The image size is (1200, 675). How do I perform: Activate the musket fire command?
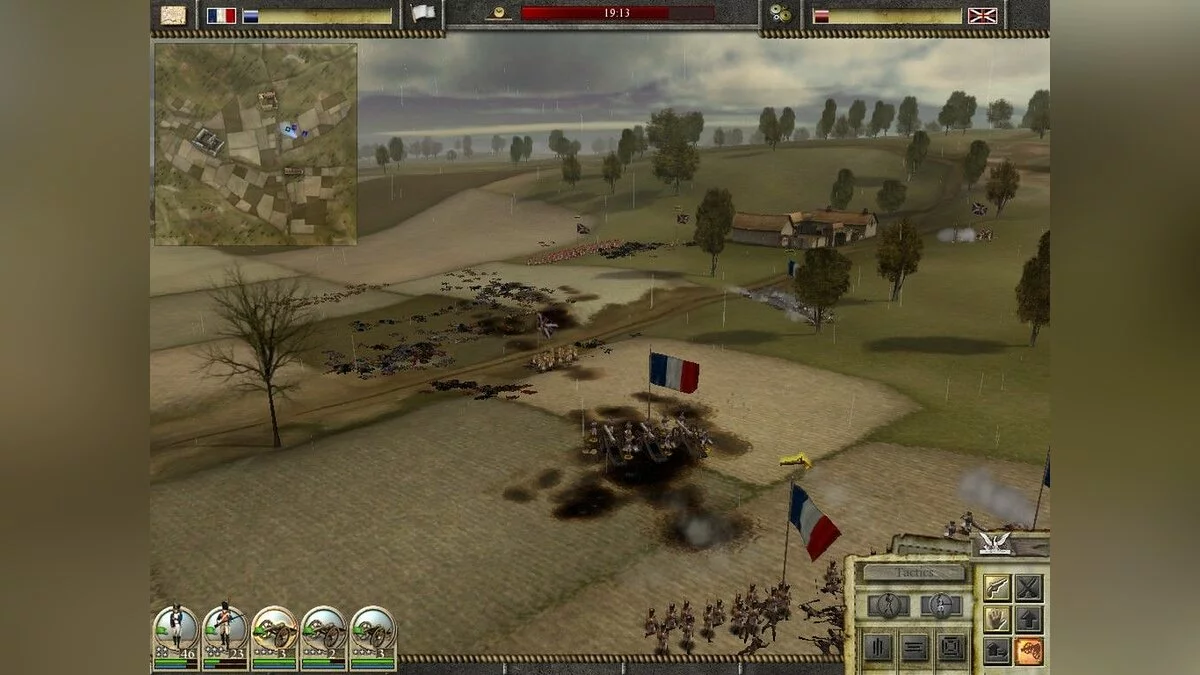pyautogui.click(x=996, y=587)
